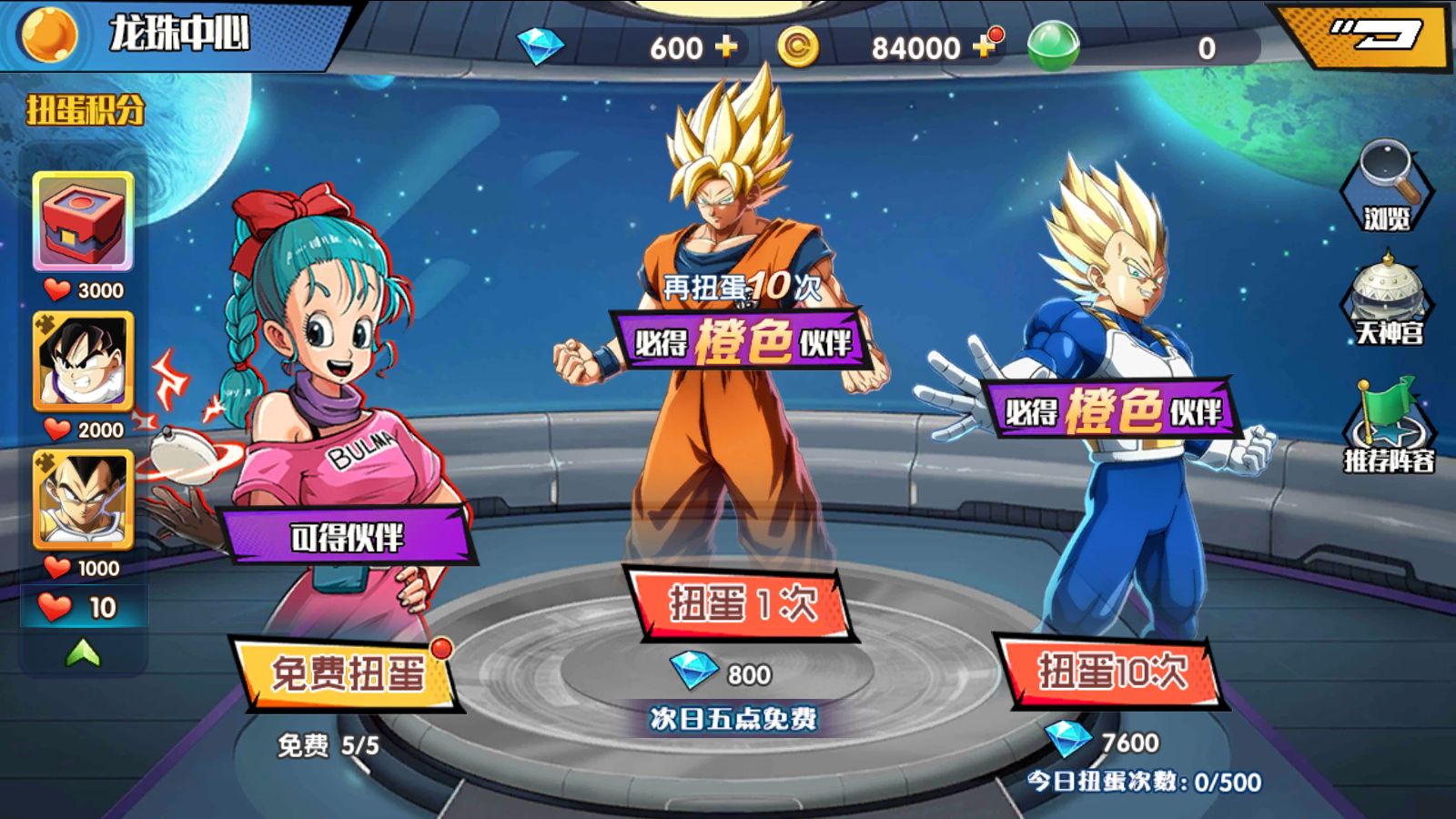Viewport: 1456px width, 819px height.
Task: Collapse the gacha points panel green arrow
Action: point(84,652)
